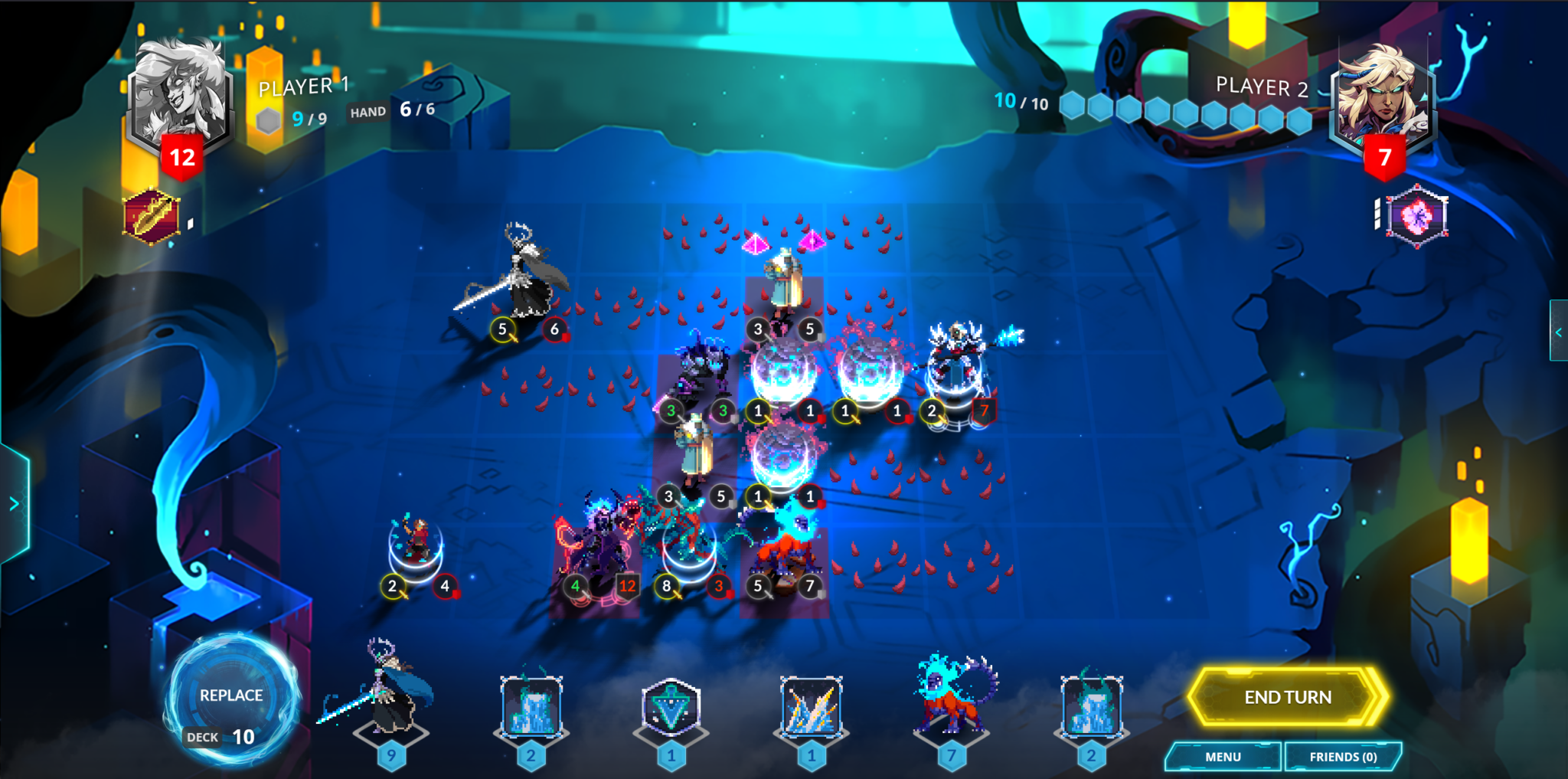Click the golden sword artifact icon below Player 1
Image resolution: width=1568 pixels, height=779 pixels.
pos(153,214)
